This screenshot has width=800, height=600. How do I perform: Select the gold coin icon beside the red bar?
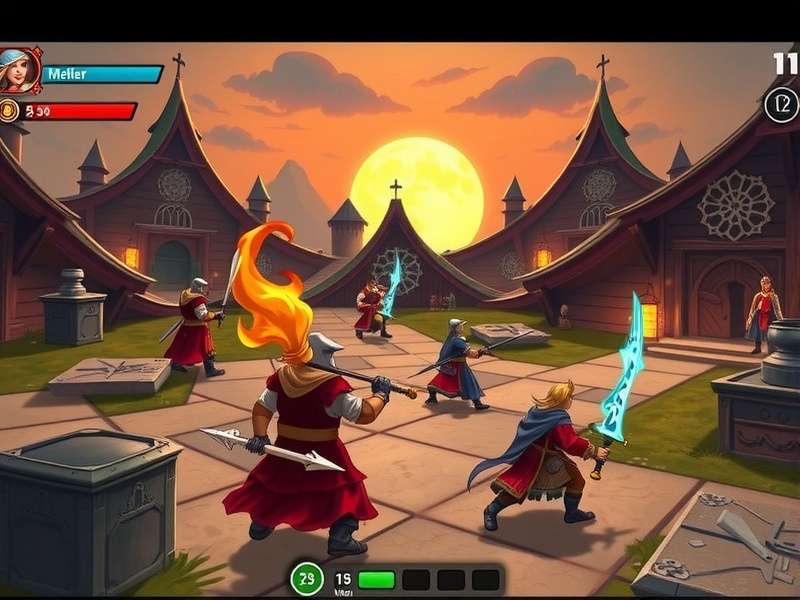(x=10, y=111)
